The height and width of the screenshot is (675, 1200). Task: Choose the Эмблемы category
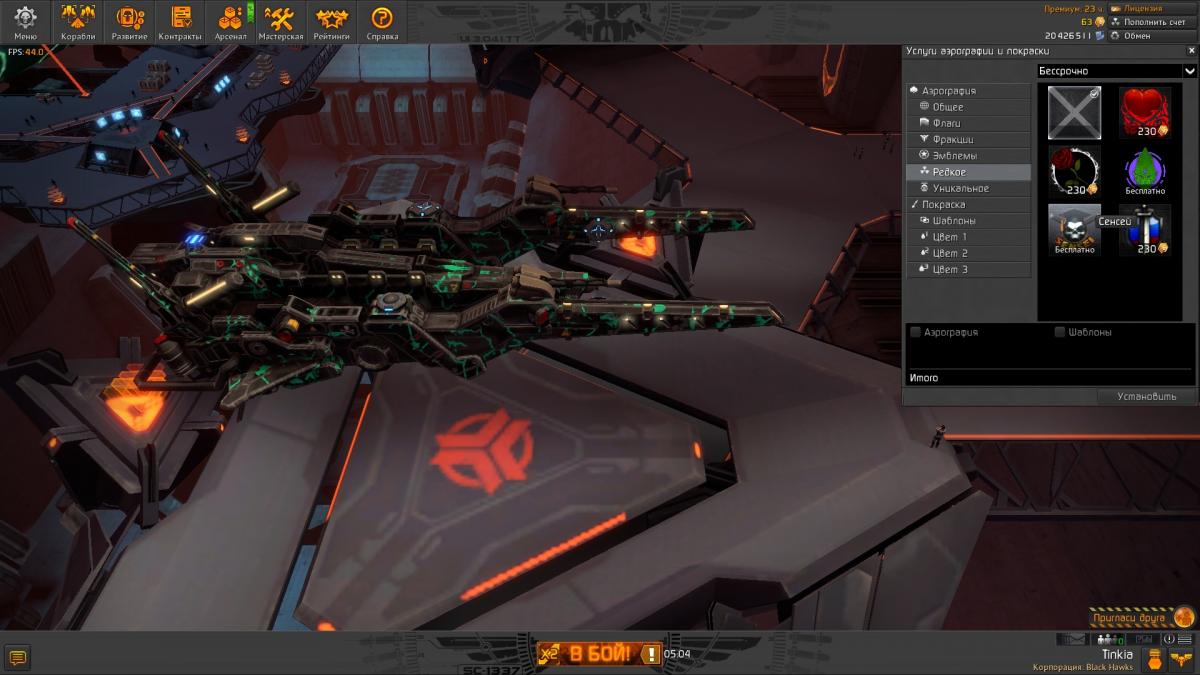tap(954, 156)
